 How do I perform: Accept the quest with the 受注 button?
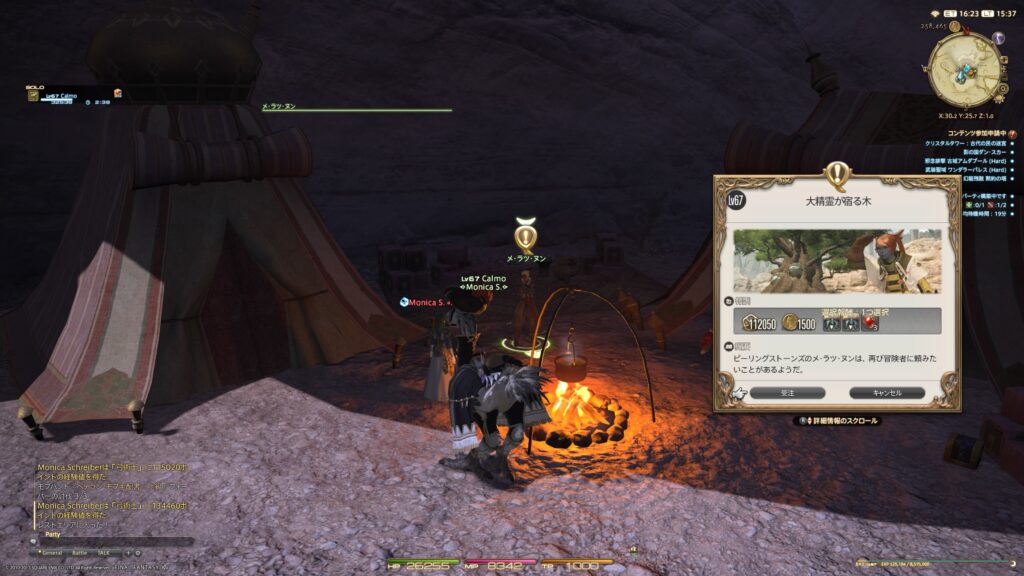(787, 393)
